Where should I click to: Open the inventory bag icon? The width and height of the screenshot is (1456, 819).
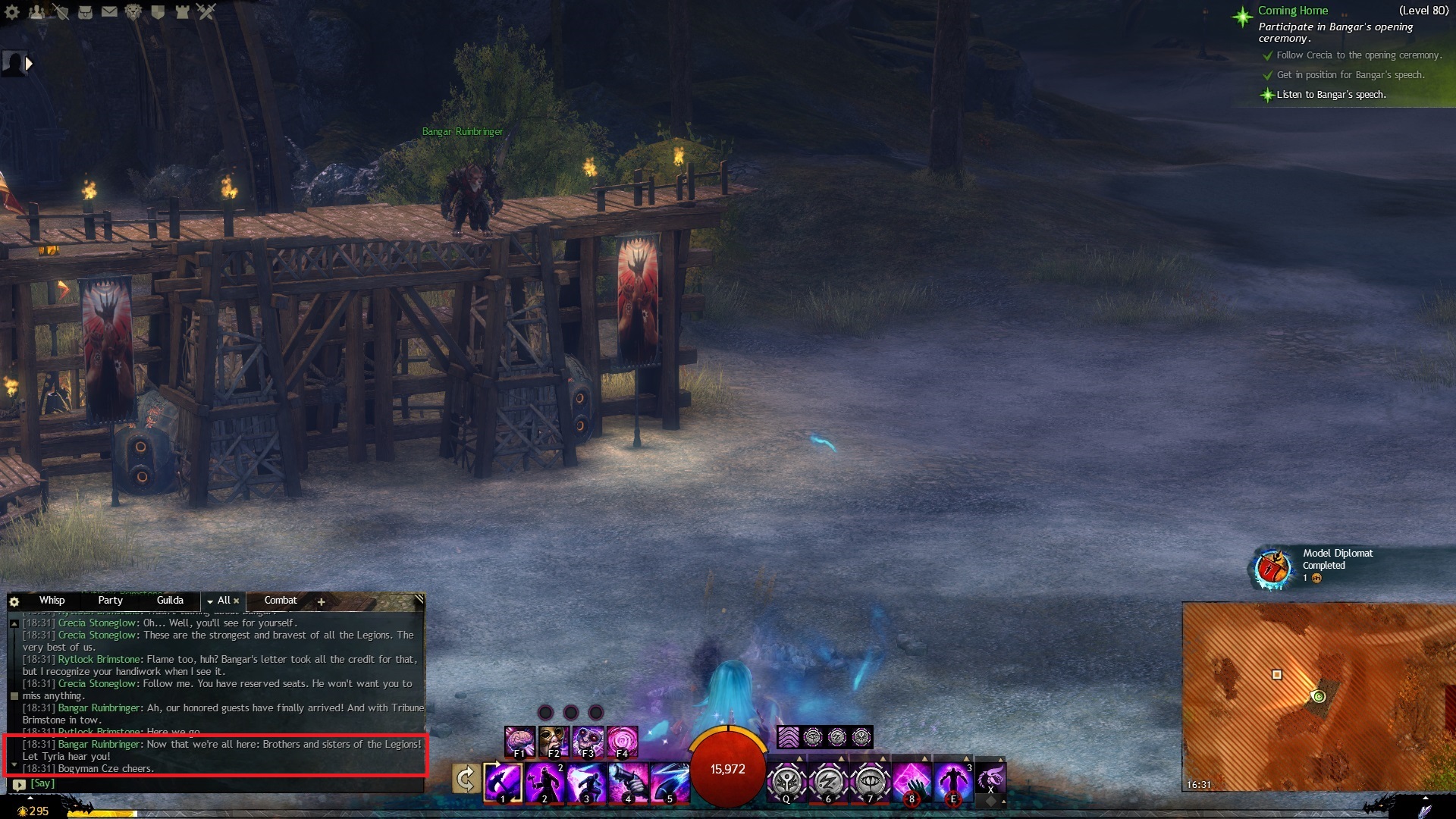[x=85, y=11]
